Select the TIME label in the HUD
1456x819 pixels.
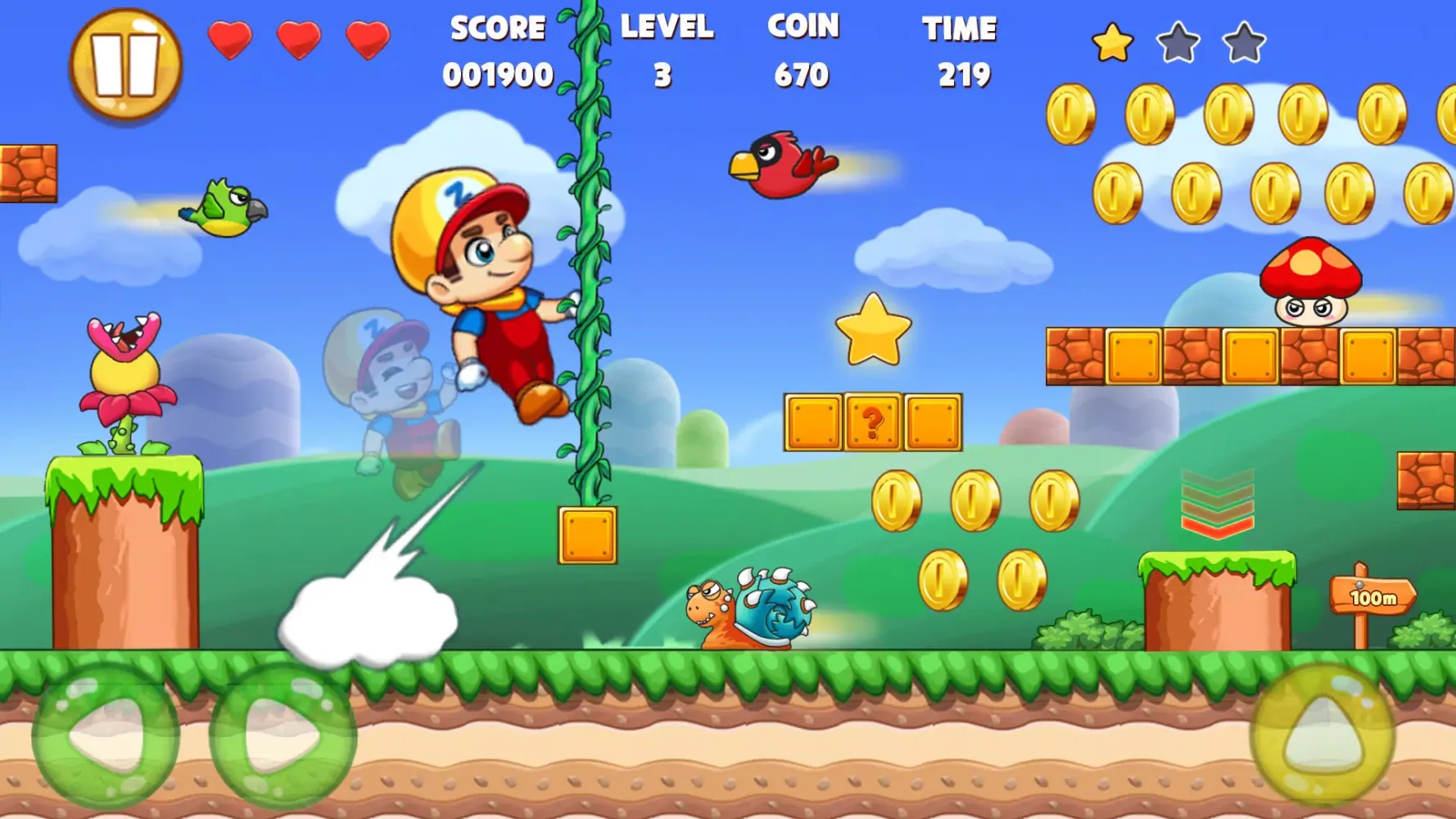click(960, 29)
